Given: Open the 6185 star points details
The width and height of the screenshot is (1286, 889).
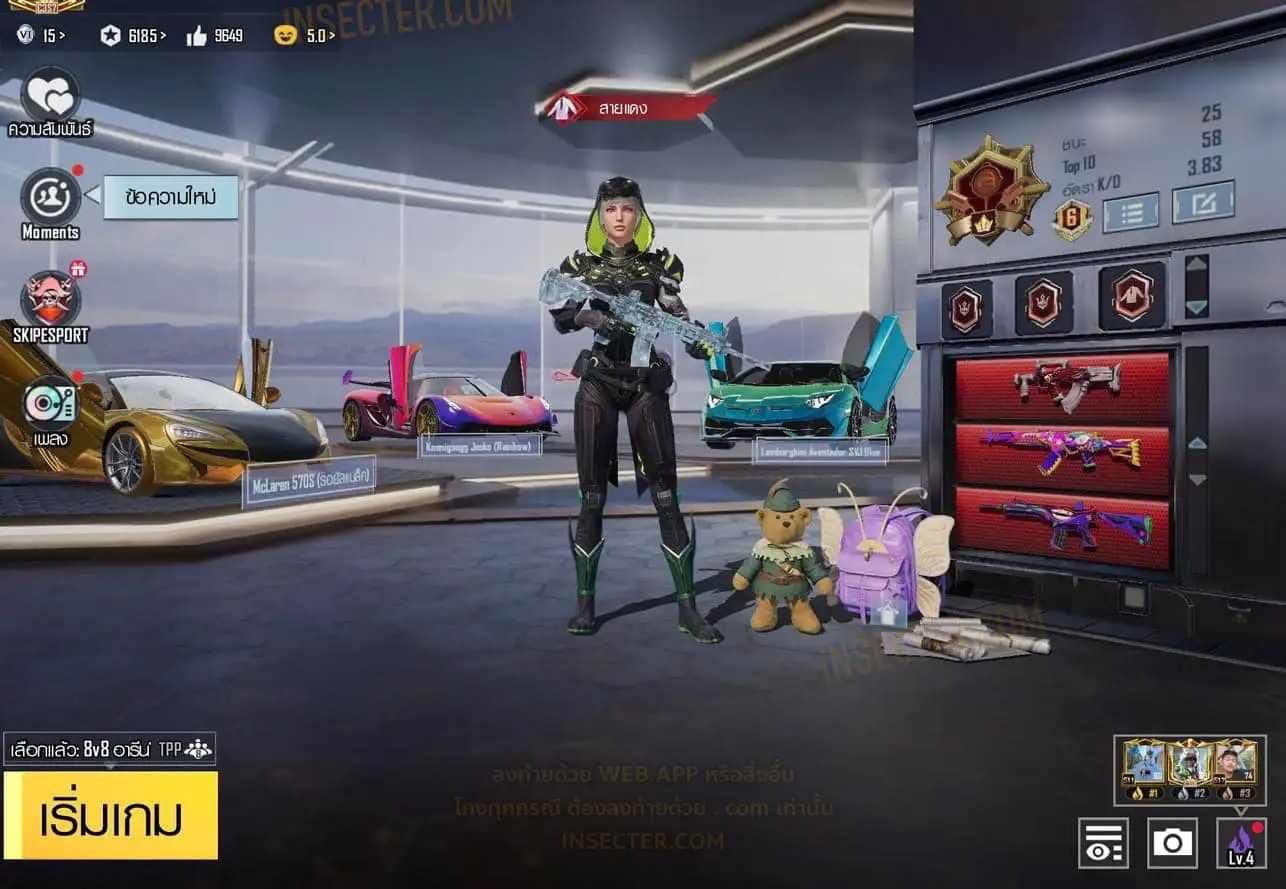Looking at the screenshot, I should point(133,36).
